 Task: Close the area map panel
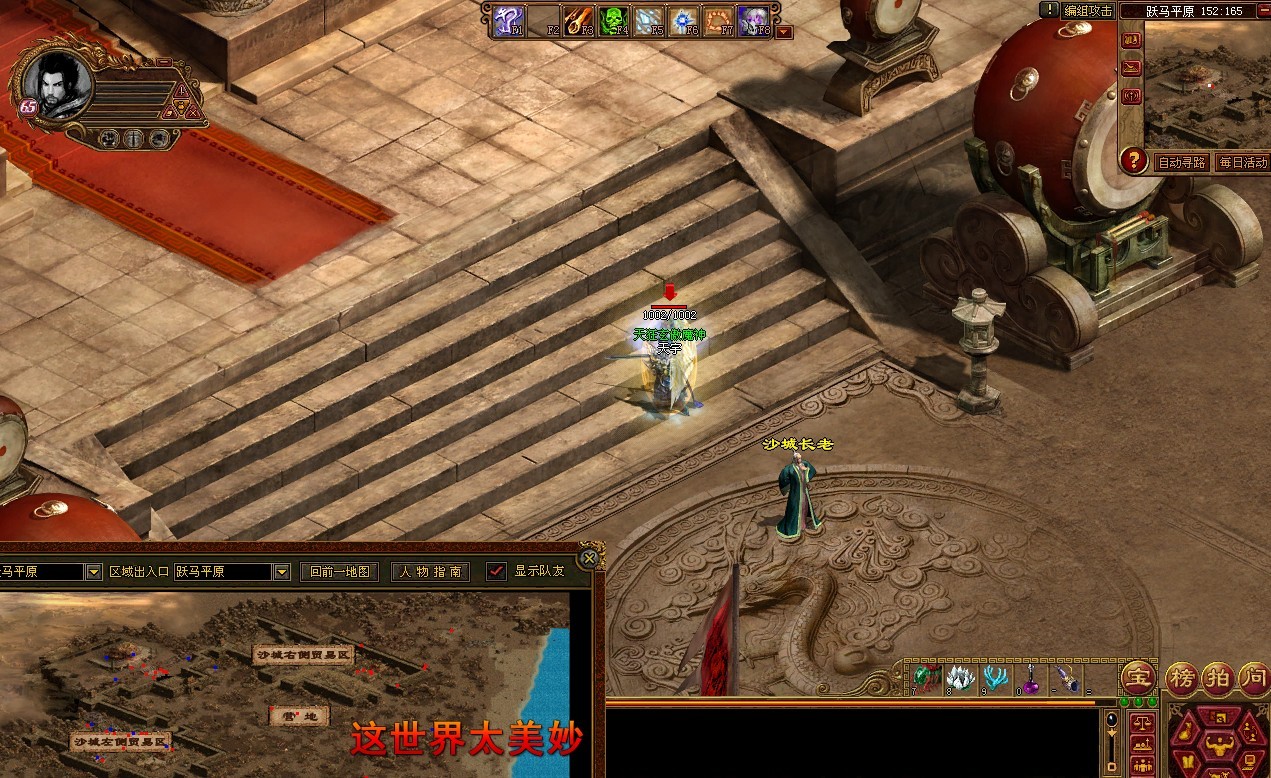[590, 558]
